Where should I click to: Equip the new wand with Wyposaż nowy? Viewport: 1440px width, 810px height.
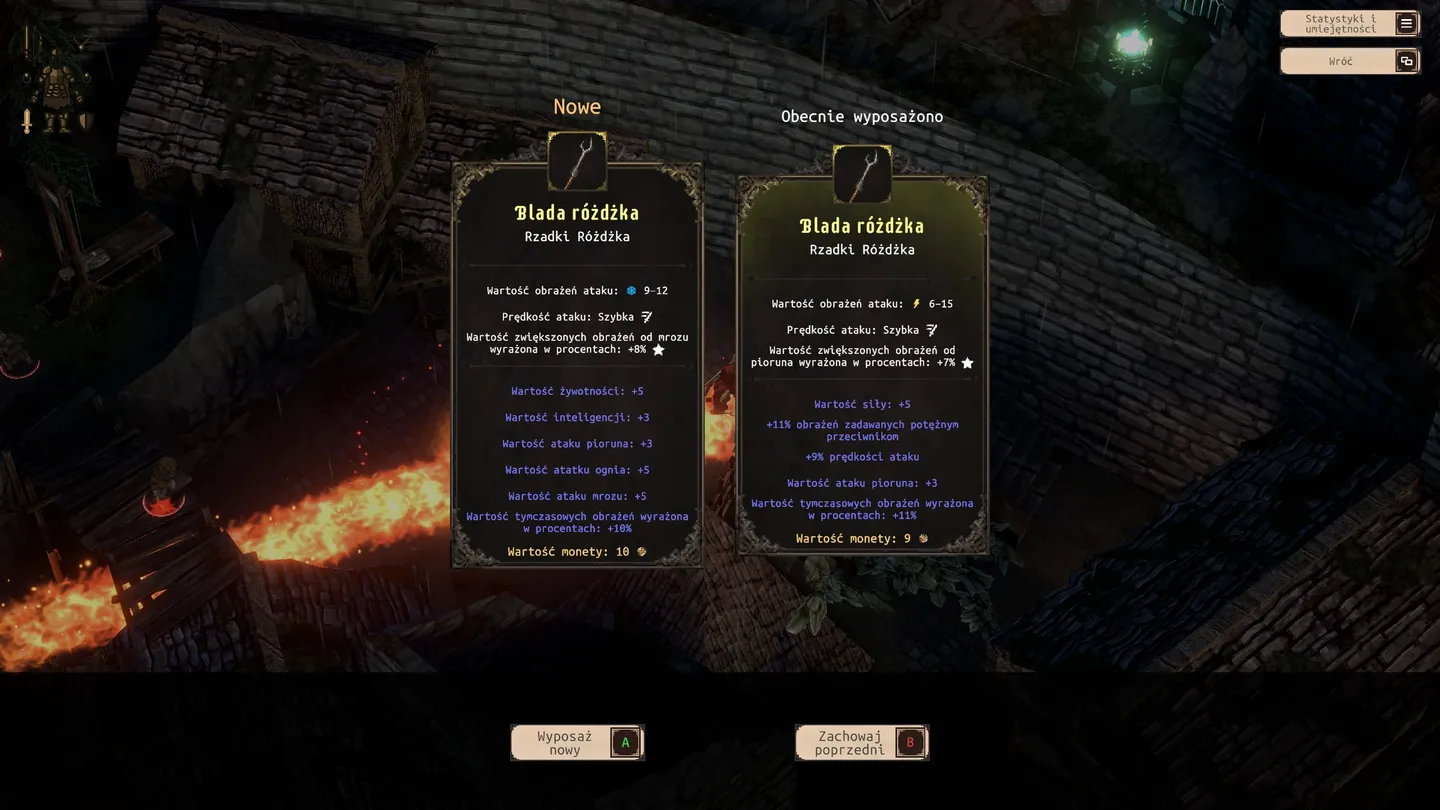[577, 743]
